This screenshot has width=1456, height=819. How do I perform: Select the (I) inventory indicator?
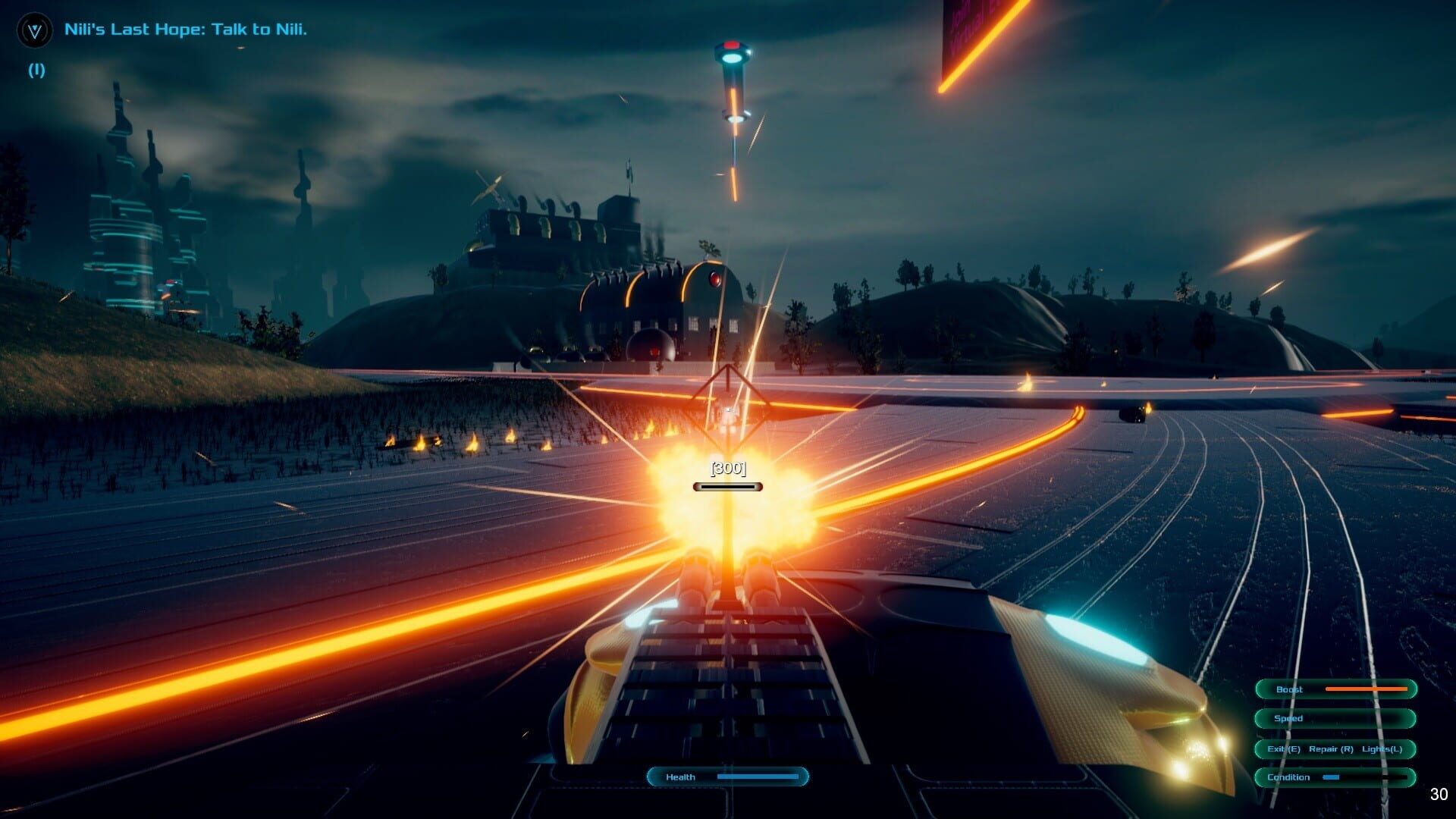pyautogui.click(x=35, y=70)
